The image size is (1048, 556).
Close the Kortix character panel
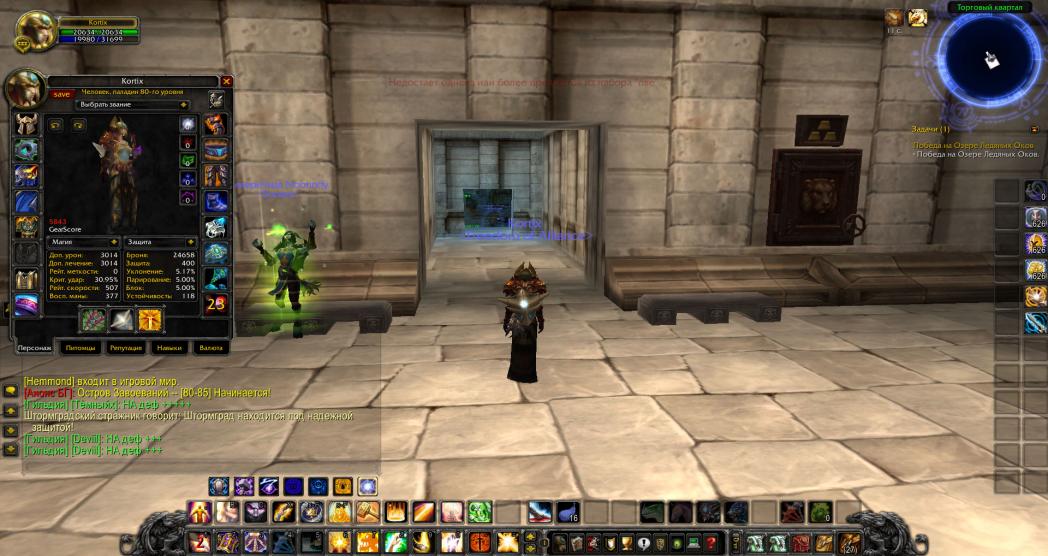coord(226,81)
